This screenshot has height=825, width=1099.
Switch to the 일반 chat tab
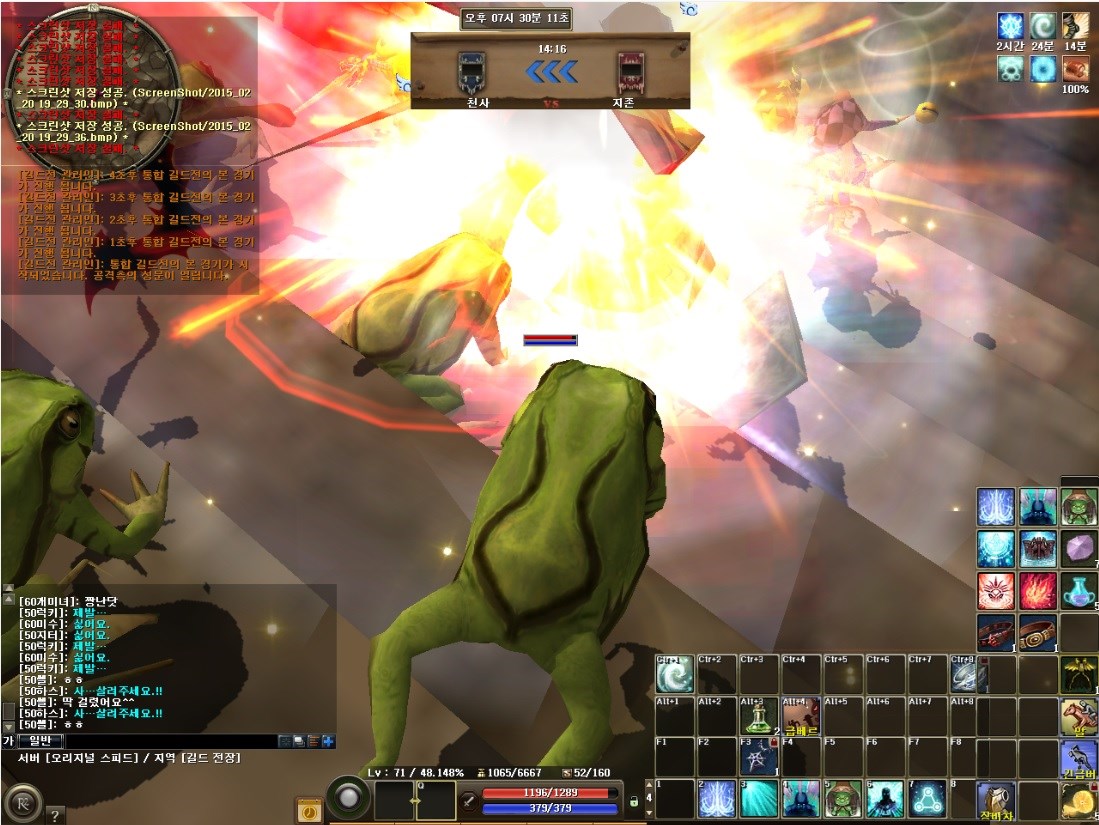pos(44,741)
